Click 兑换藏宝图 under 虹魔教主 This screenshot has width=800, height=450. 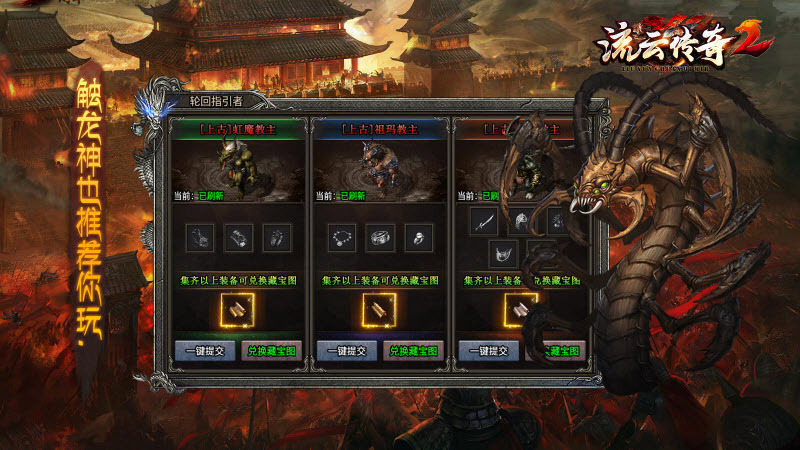272,351
